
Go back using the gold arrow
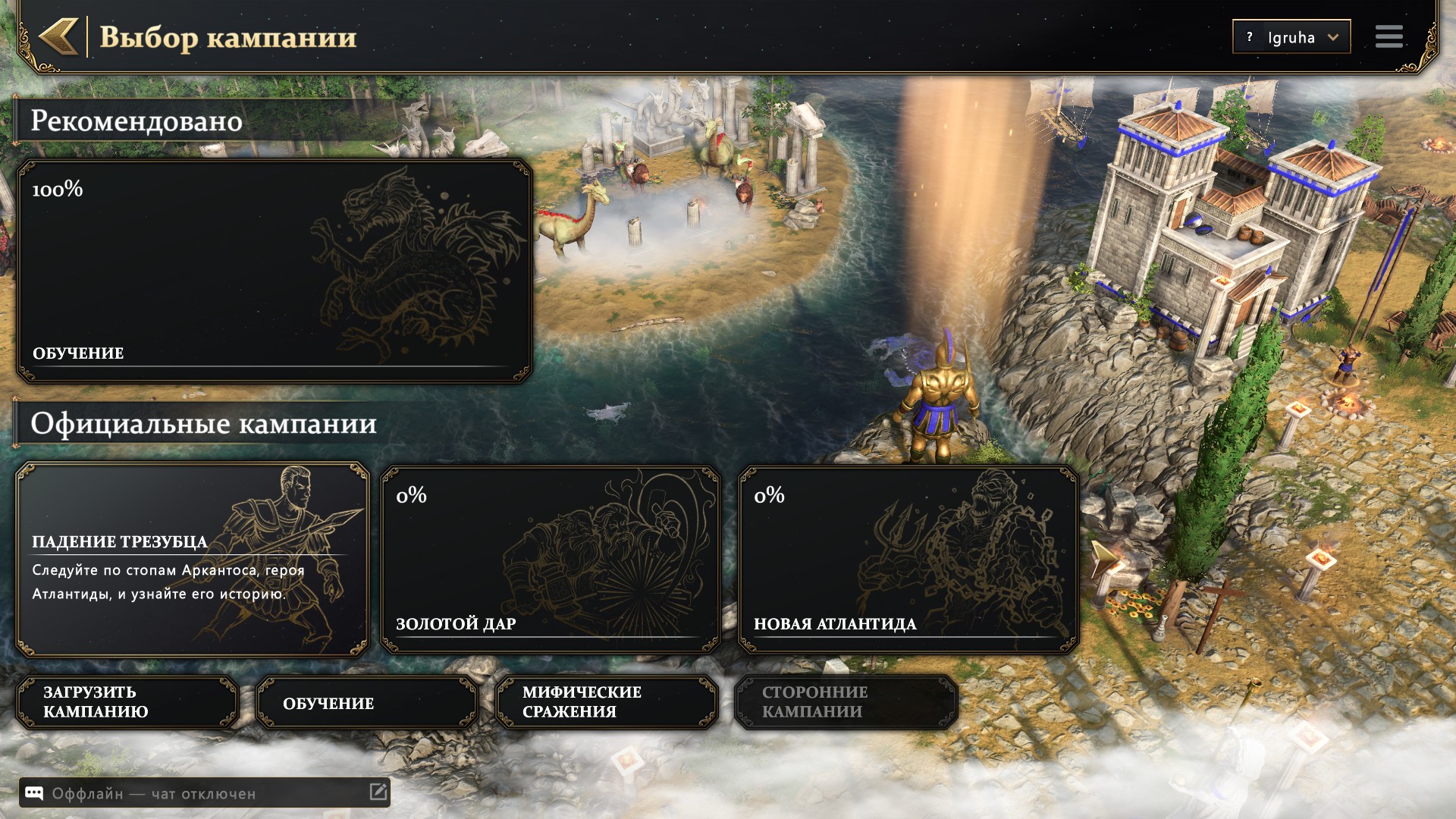pyautogui.click(x=59, y=36)
